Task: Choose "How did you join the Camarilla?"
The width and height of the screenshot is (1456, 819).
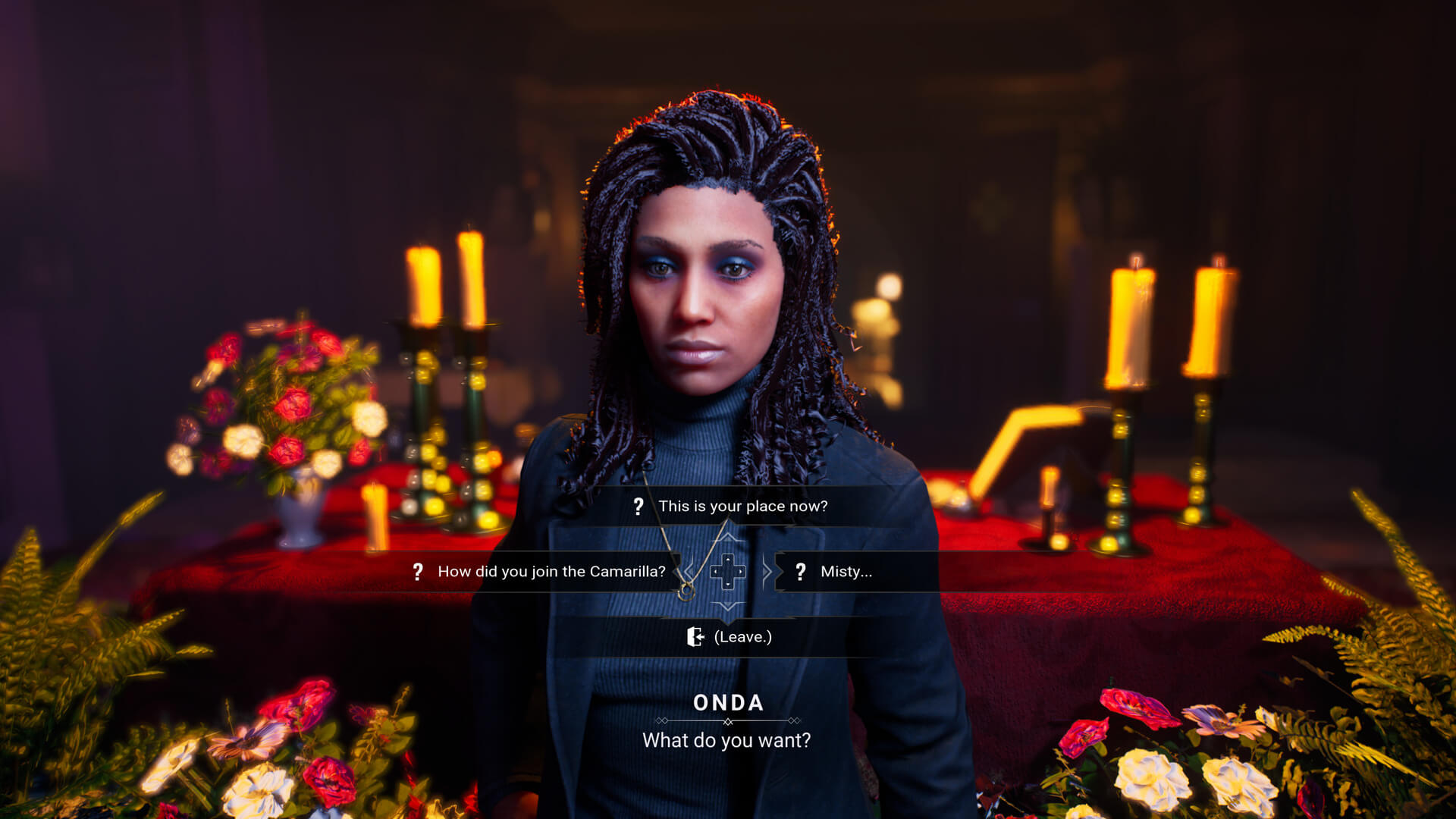Action: click(551, 572)
